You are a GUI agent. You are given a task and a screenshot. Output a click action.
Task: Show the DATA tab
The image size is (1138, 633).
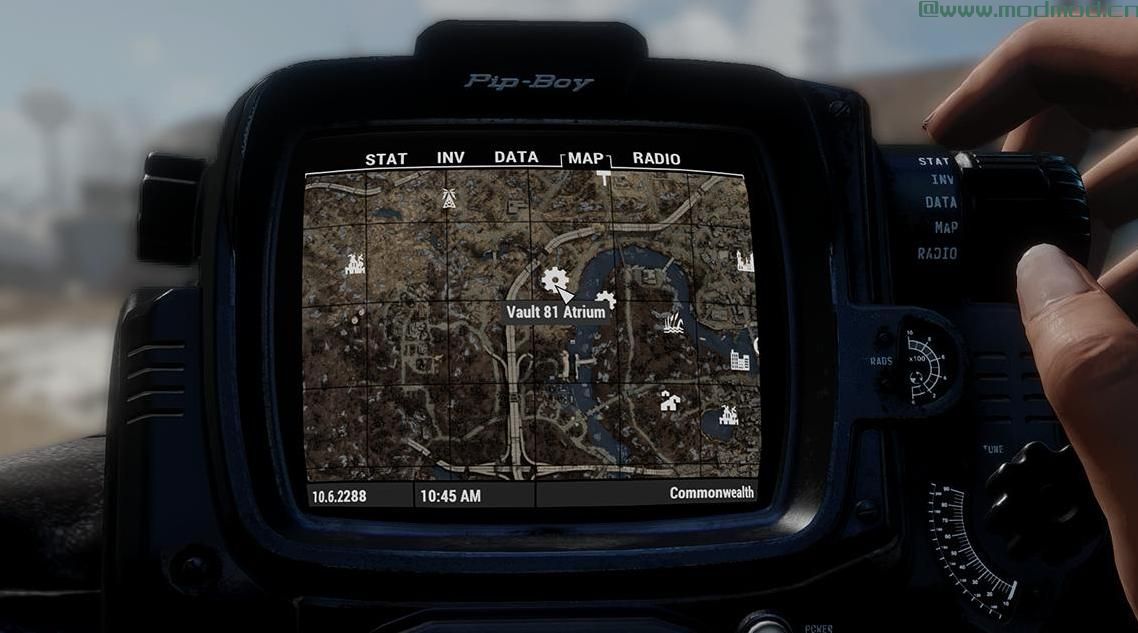click(516, 157)
